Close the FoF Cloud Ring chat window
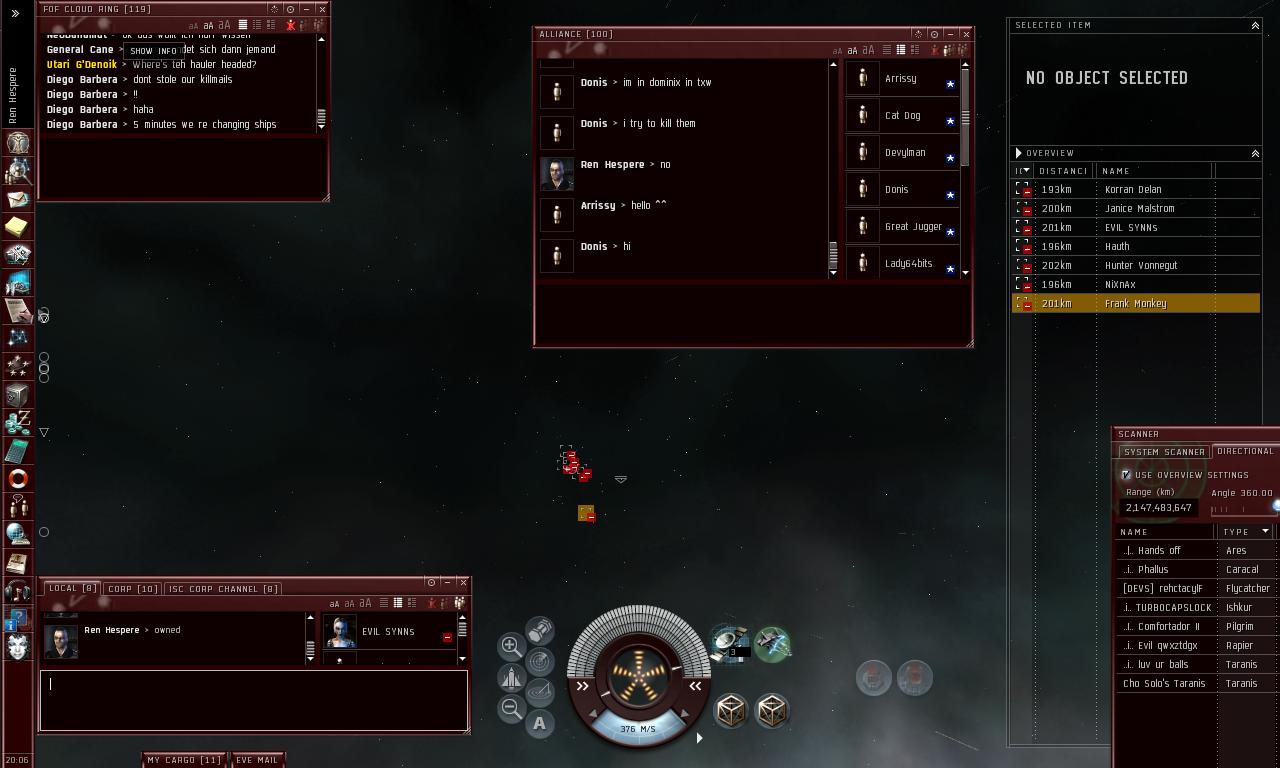This screenshot has width=1280, height=768. (x=321, y=9)
